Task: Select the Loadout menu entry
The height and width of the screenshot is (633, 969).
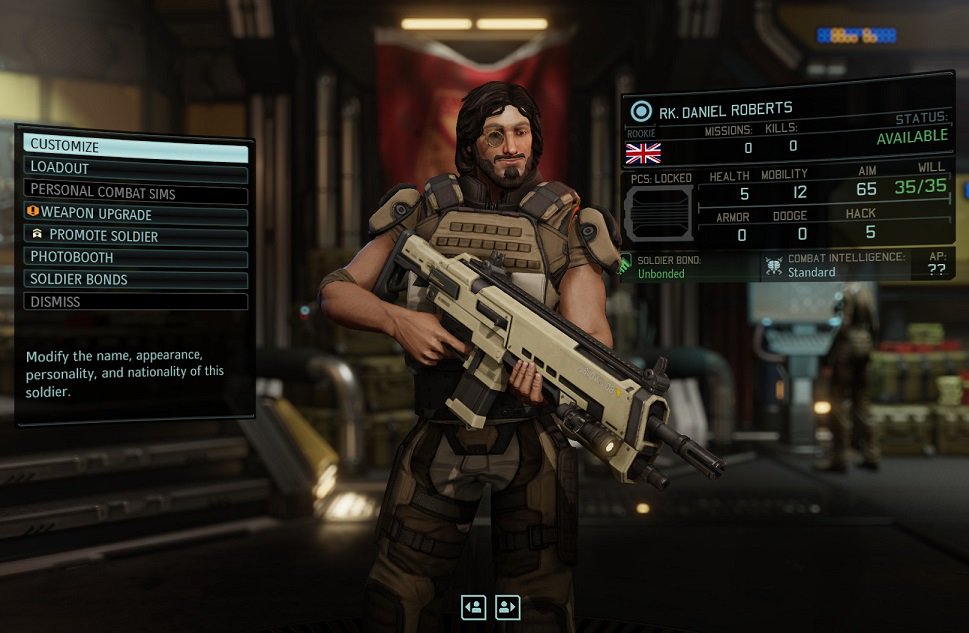Action: pos(135,168)
